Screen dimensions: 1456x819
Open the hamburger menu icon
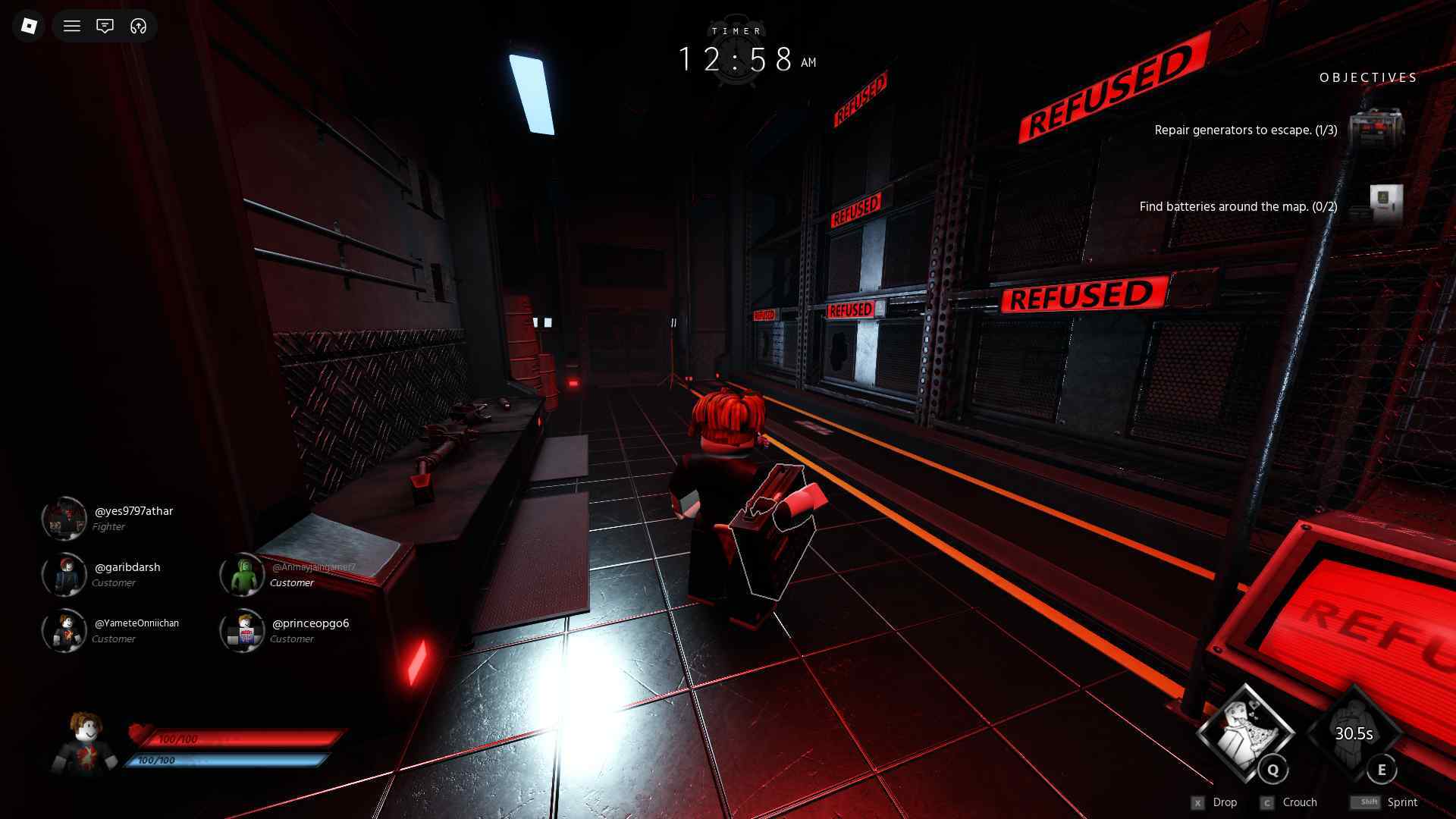pos(72,26)
